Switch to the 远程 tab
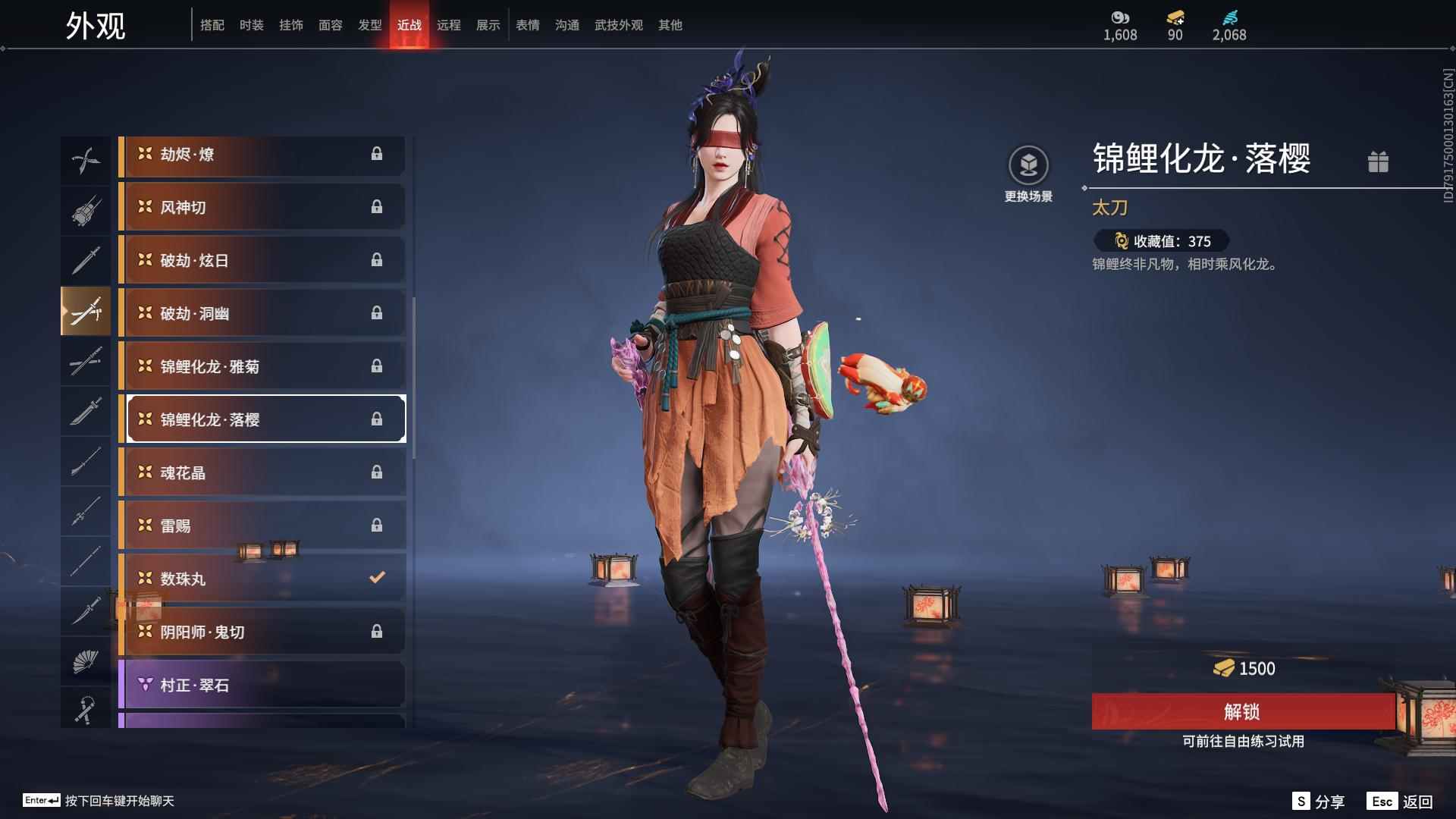1456x819 pixels. coord(449,24)
